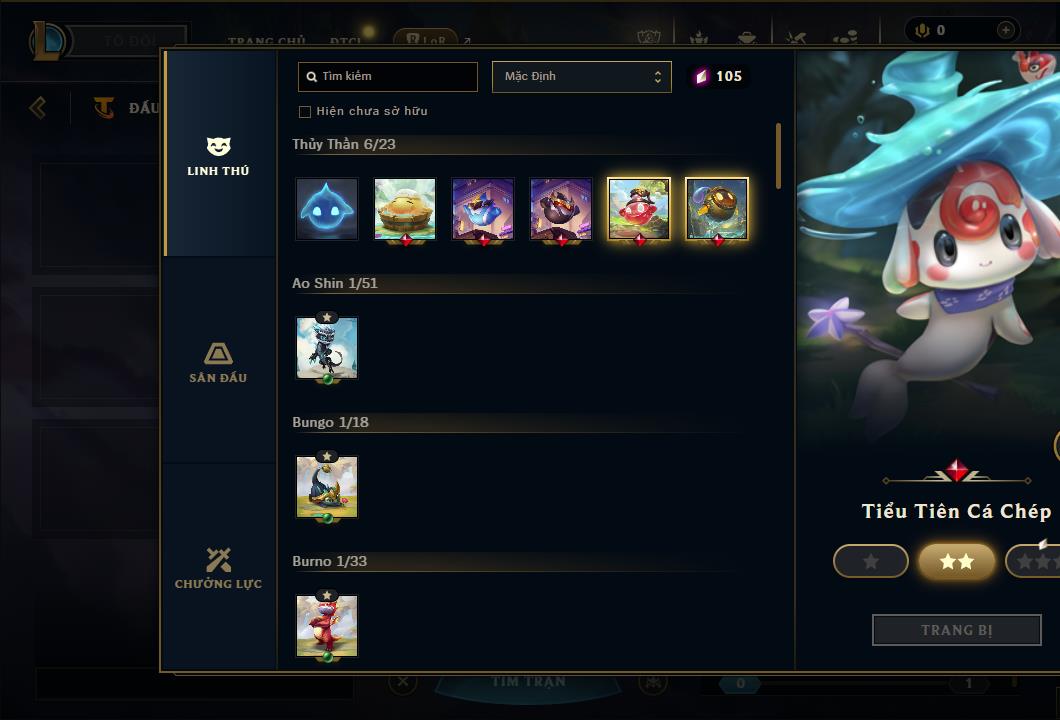Select the two-star tier button

coord(957,561)
